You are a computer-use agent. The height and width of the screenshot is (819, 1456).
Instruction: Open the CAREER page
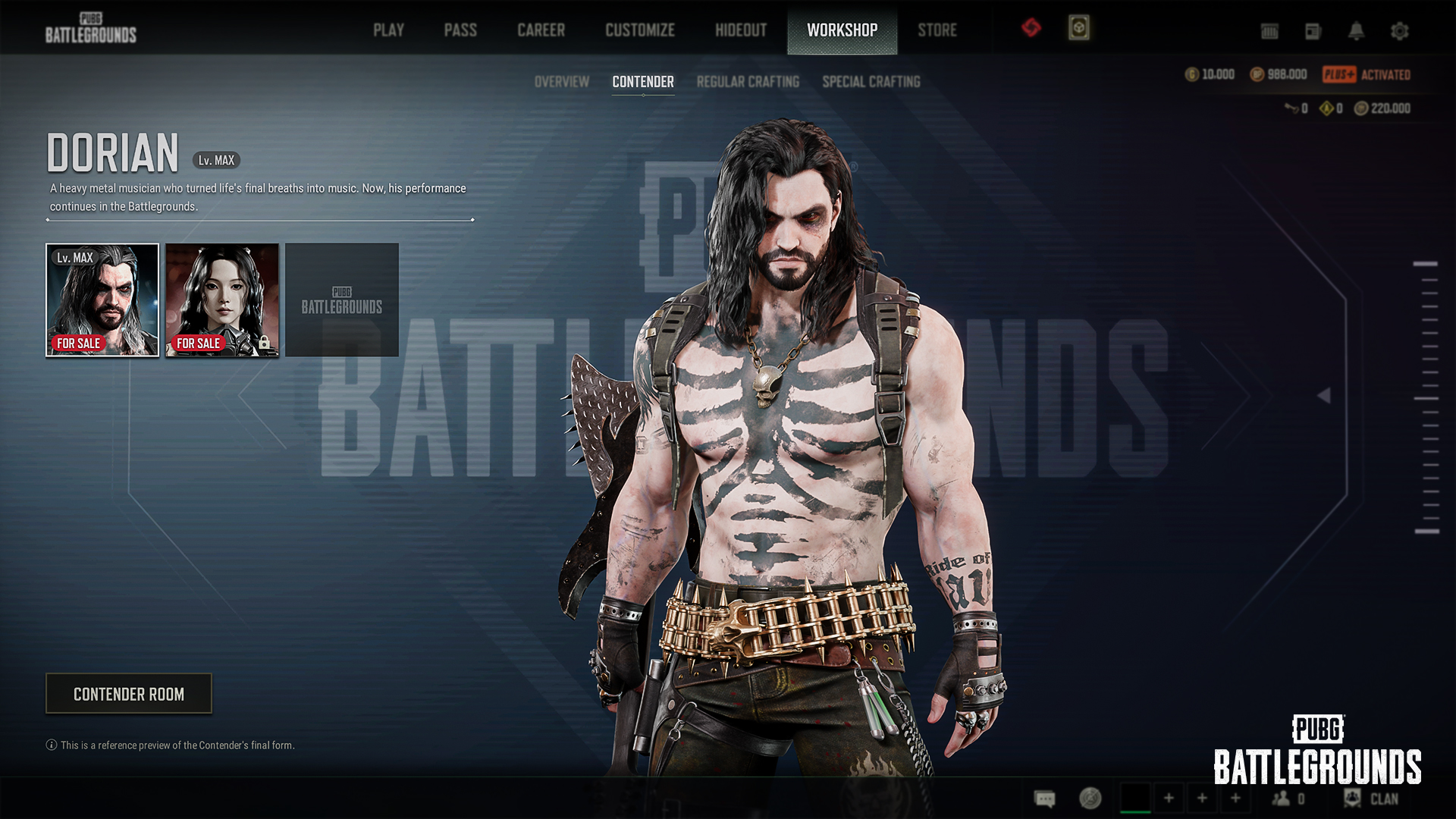point(541,30)
